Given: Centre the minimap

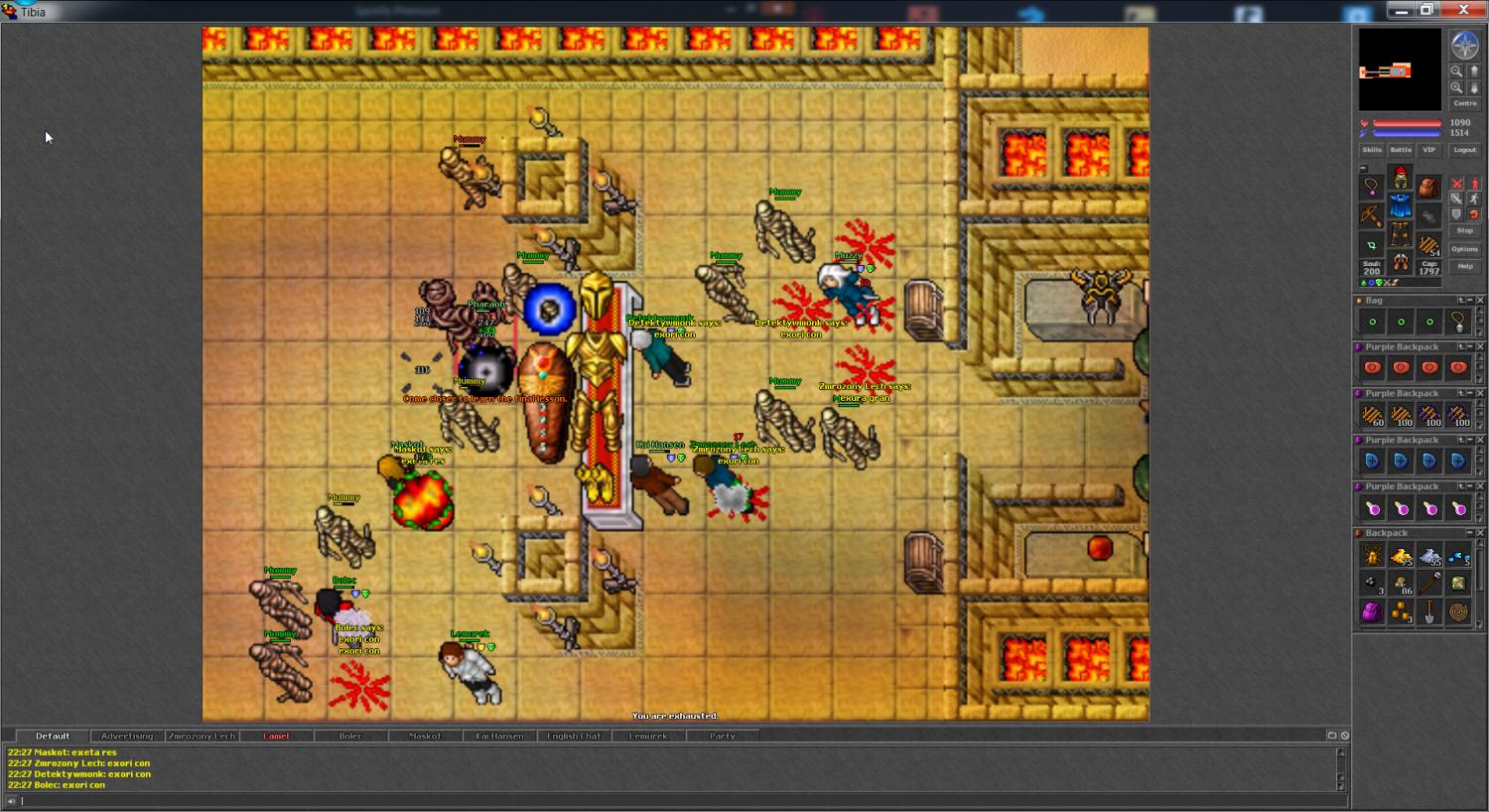Looking at the screenshot, I should [x=1465, y=103].
